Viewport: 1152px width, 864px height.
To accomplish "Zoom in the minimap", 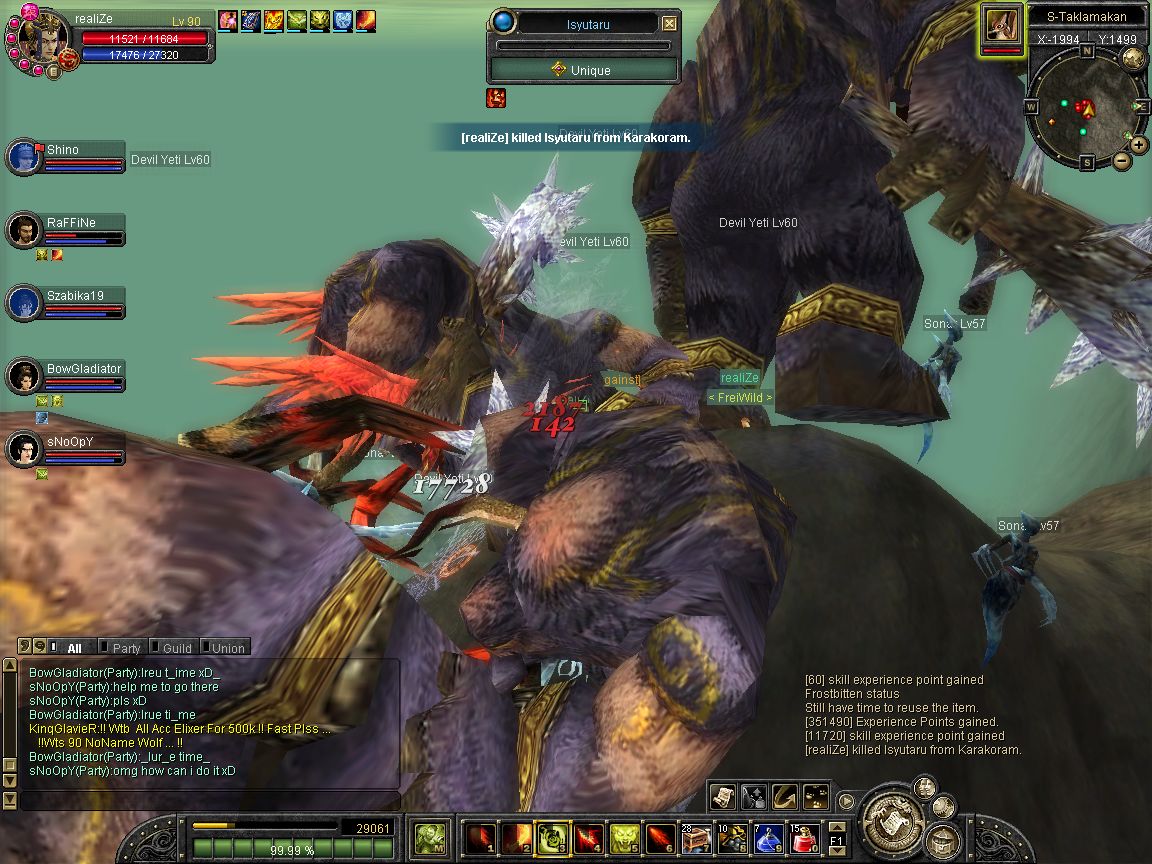I will pos(1139,145).
